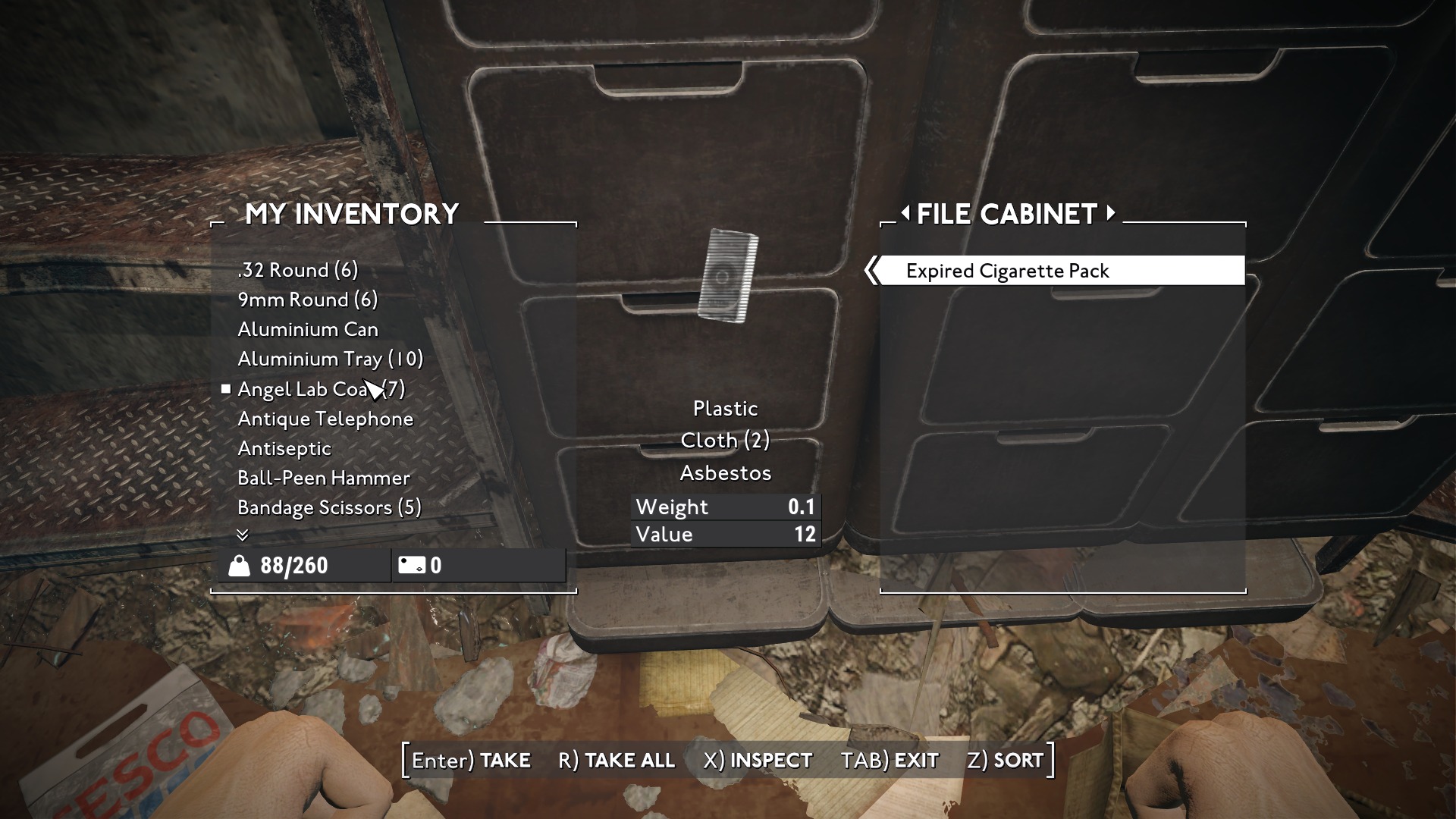Select Expired Cigarette Pack in file cabinet
Image resolution: width=1456 pixels, height=819 pixels.
tap(1007, 271)
